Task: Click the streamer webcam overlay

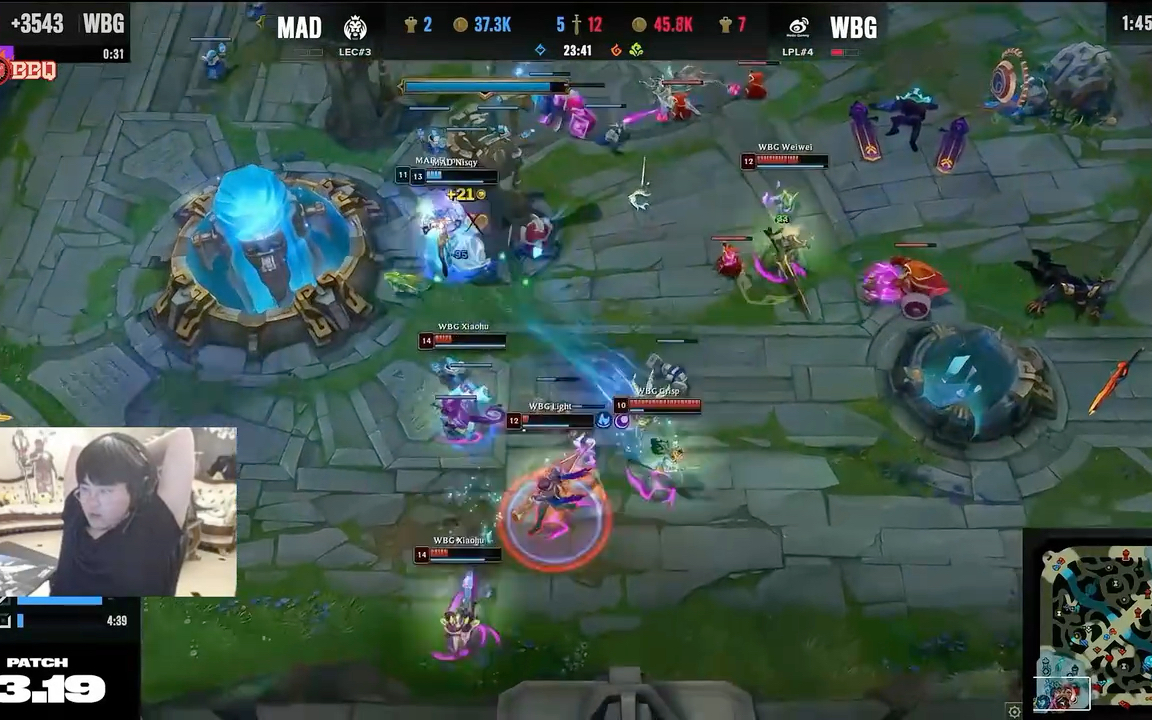Action: tap(118, 512)
